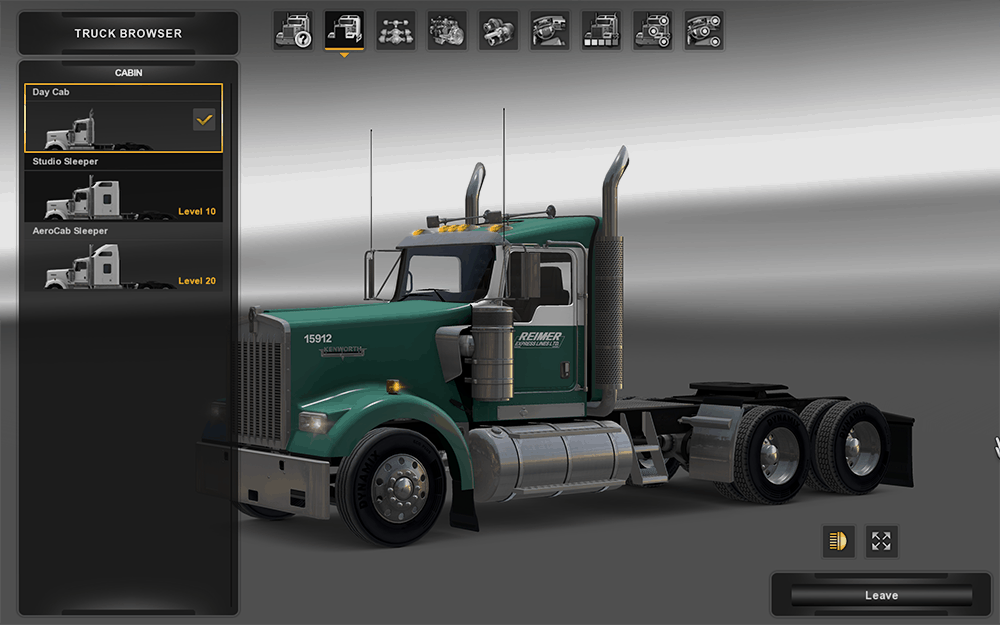Toggle the truck headlights button

click(x=838, y=541)
